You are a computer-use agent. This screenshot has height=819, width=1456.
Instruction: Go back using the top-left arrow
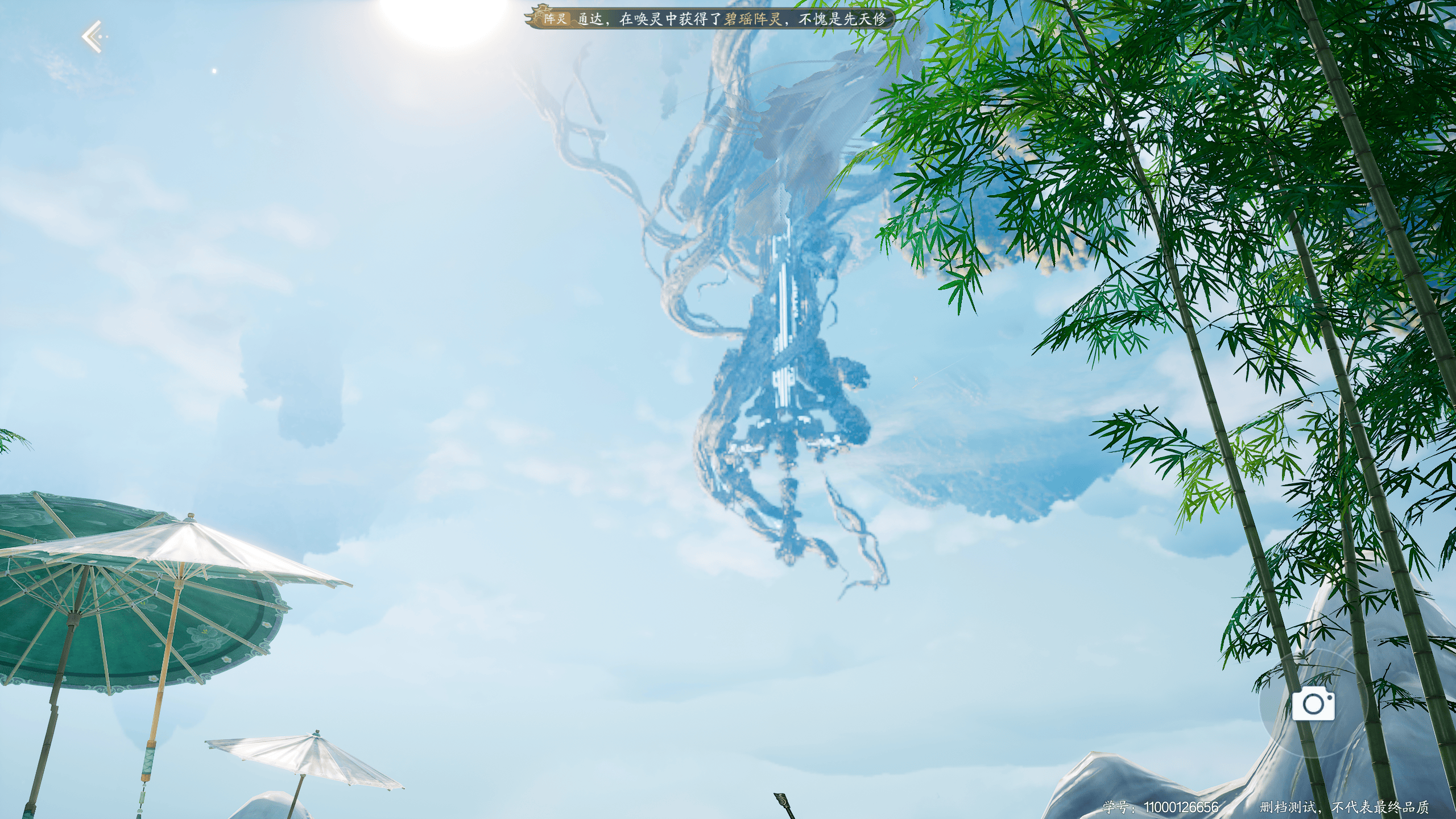(93, 37)
